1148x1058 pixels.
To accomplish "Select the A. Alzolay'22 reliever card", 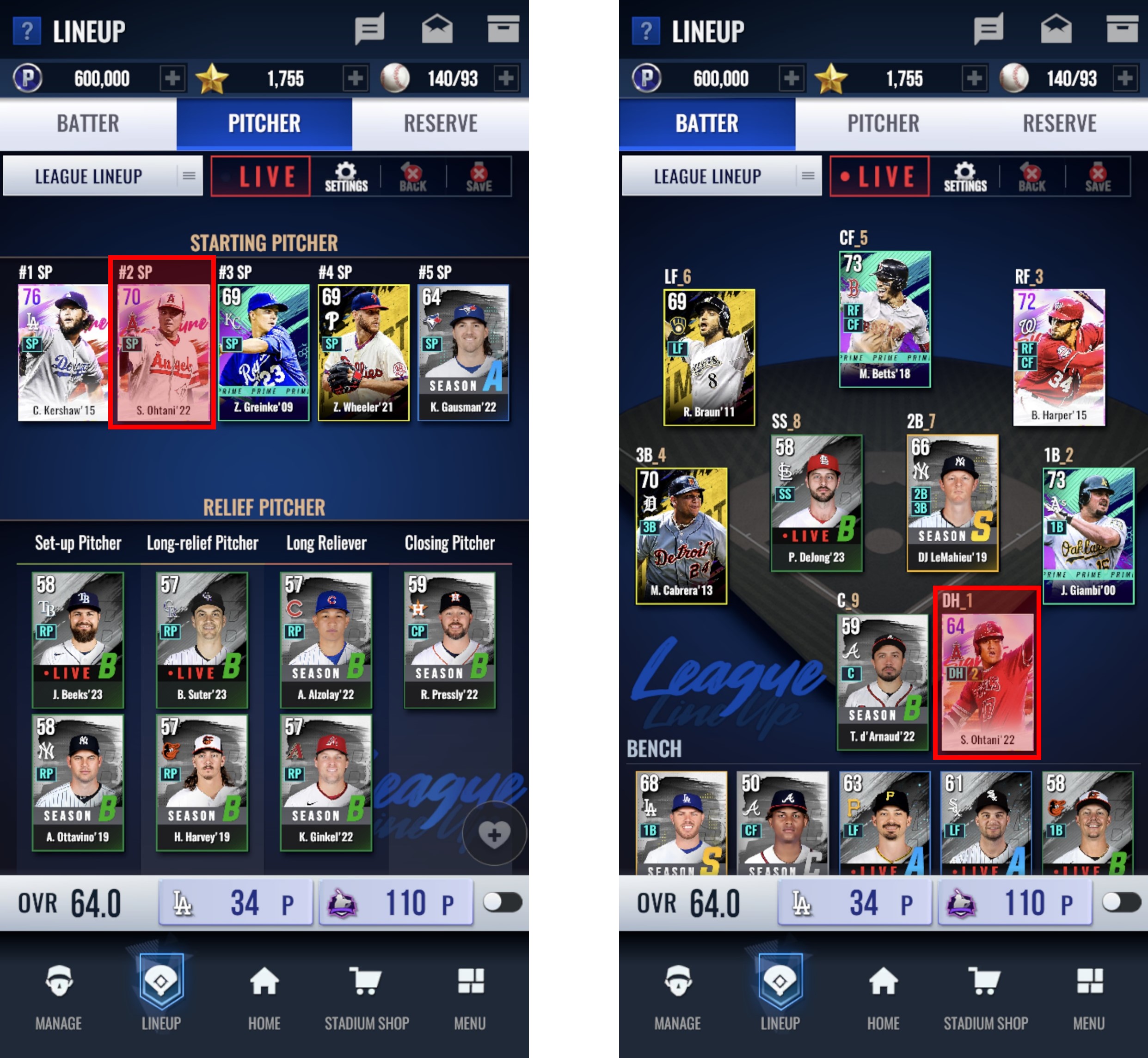I will 326,640.
